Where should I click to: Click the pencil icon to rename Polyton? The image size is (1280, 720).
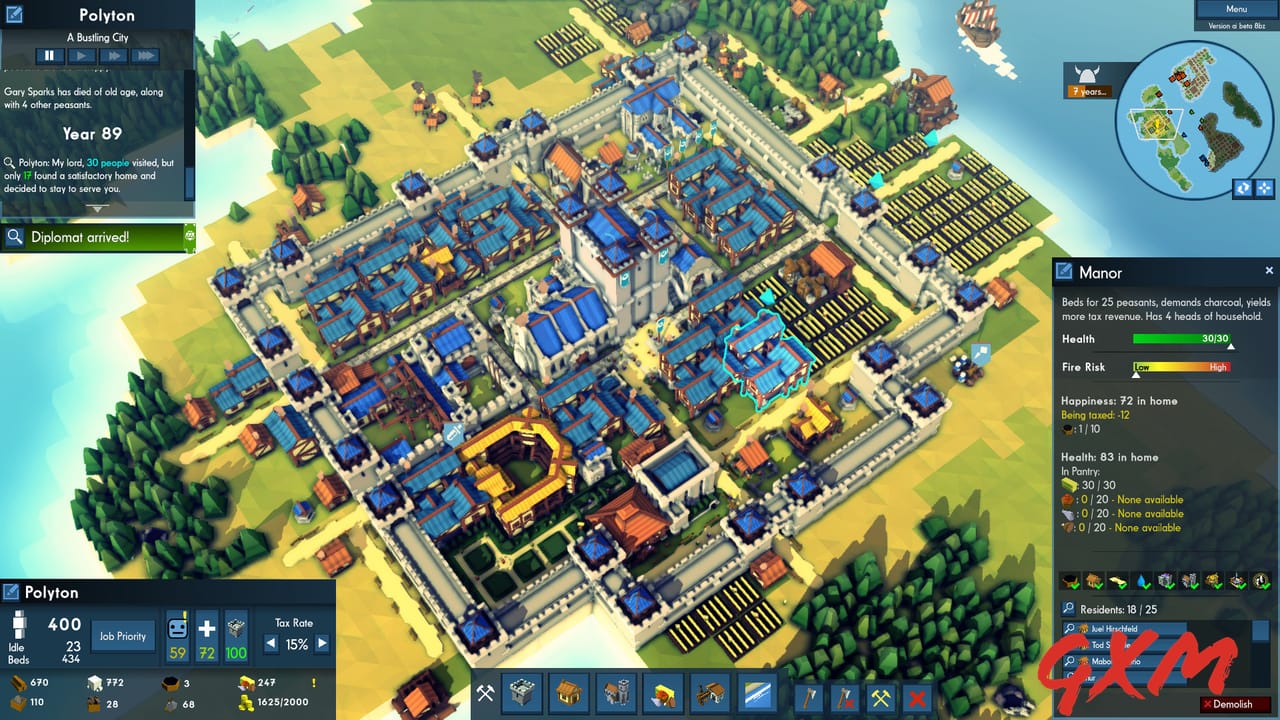[x=10, y=591]
